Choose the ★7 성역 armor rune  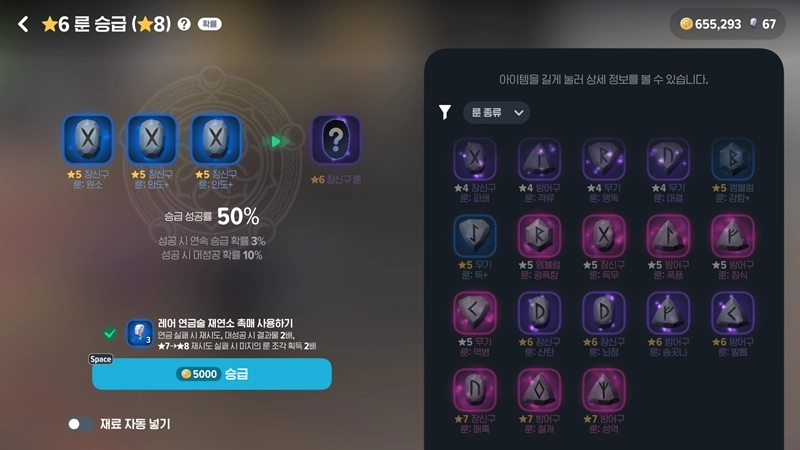[603, 390]
